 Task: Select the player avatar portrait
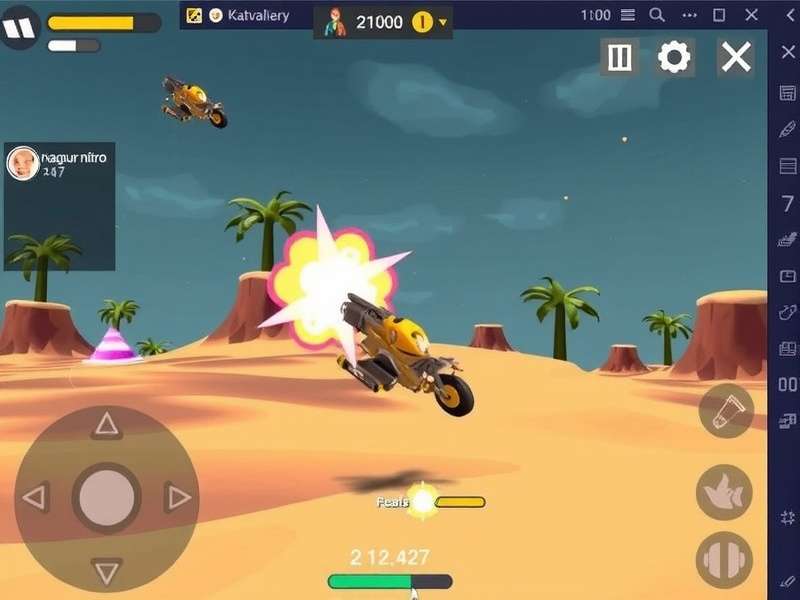point(22,163)
